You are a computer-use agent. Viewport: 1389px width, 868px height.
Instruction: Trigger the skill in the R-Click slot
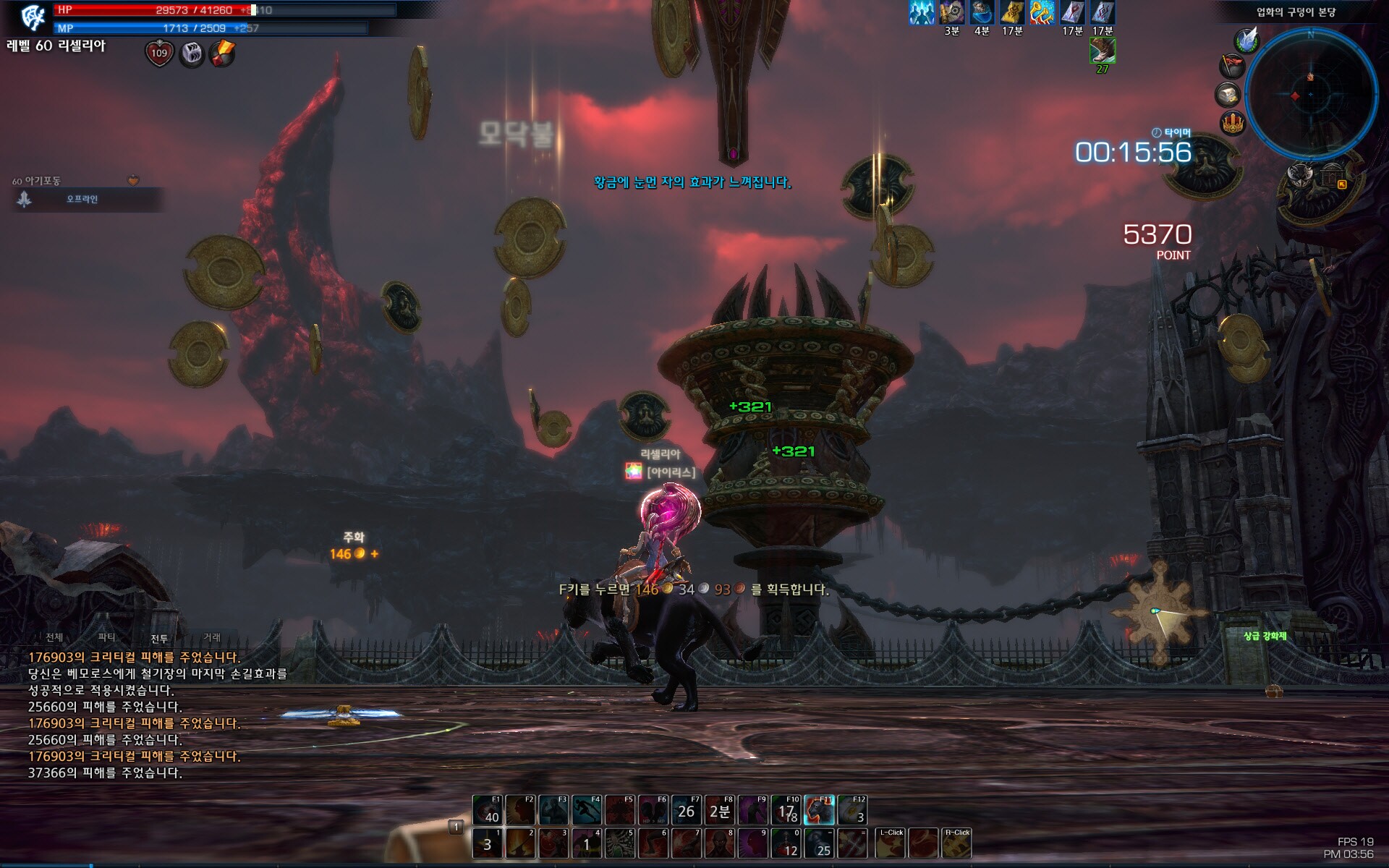956,843
